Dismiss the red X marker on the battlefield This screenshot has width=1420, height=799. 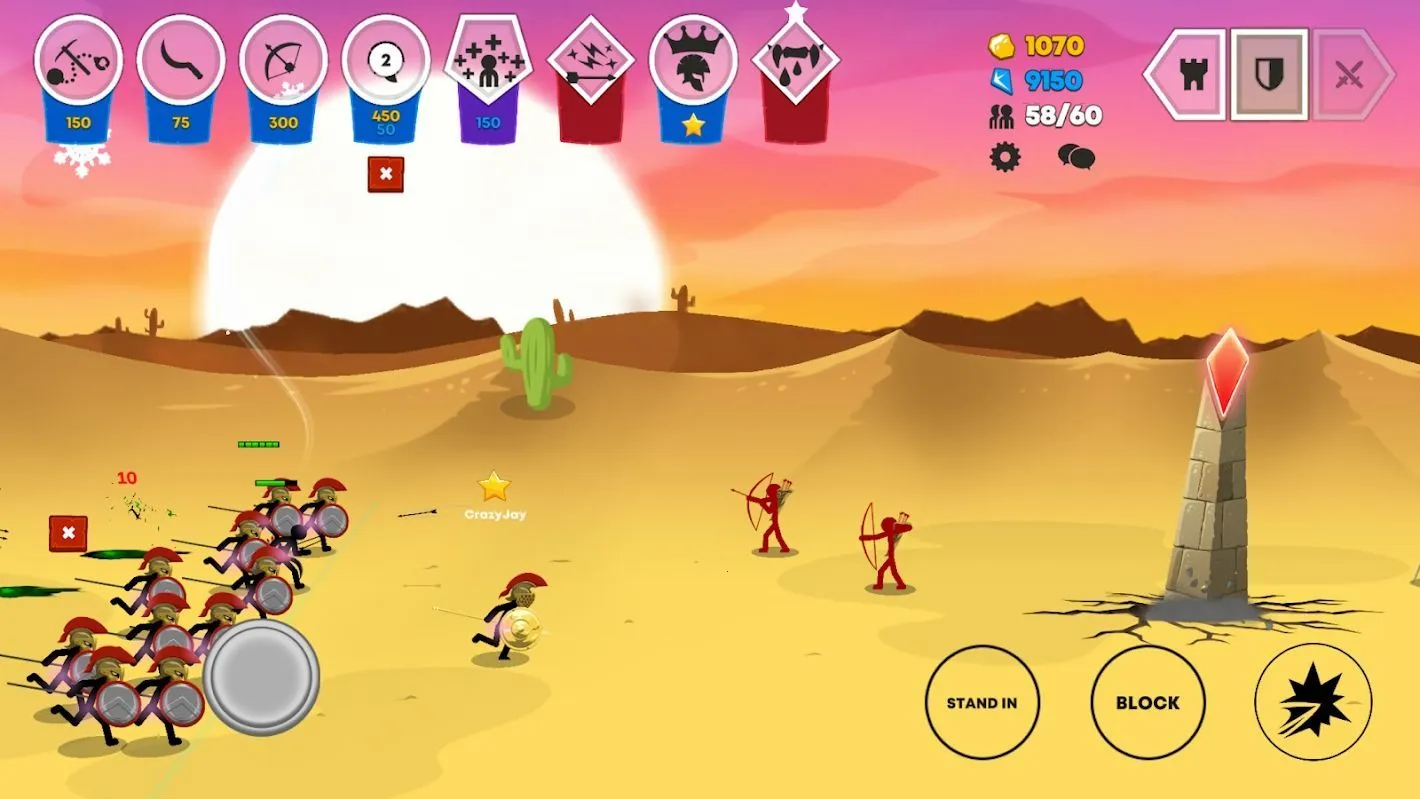coord(66,533)
